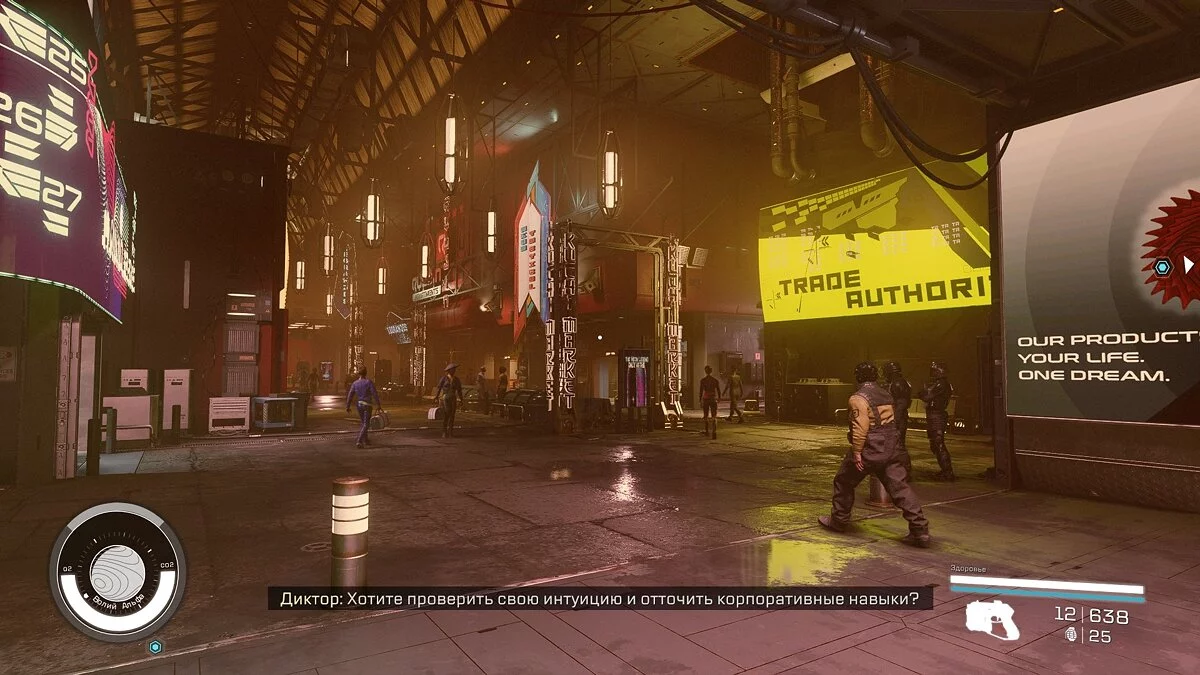Click the round planet compass widget
This screenshot has width=1200, height=675.
click(118, 571)
